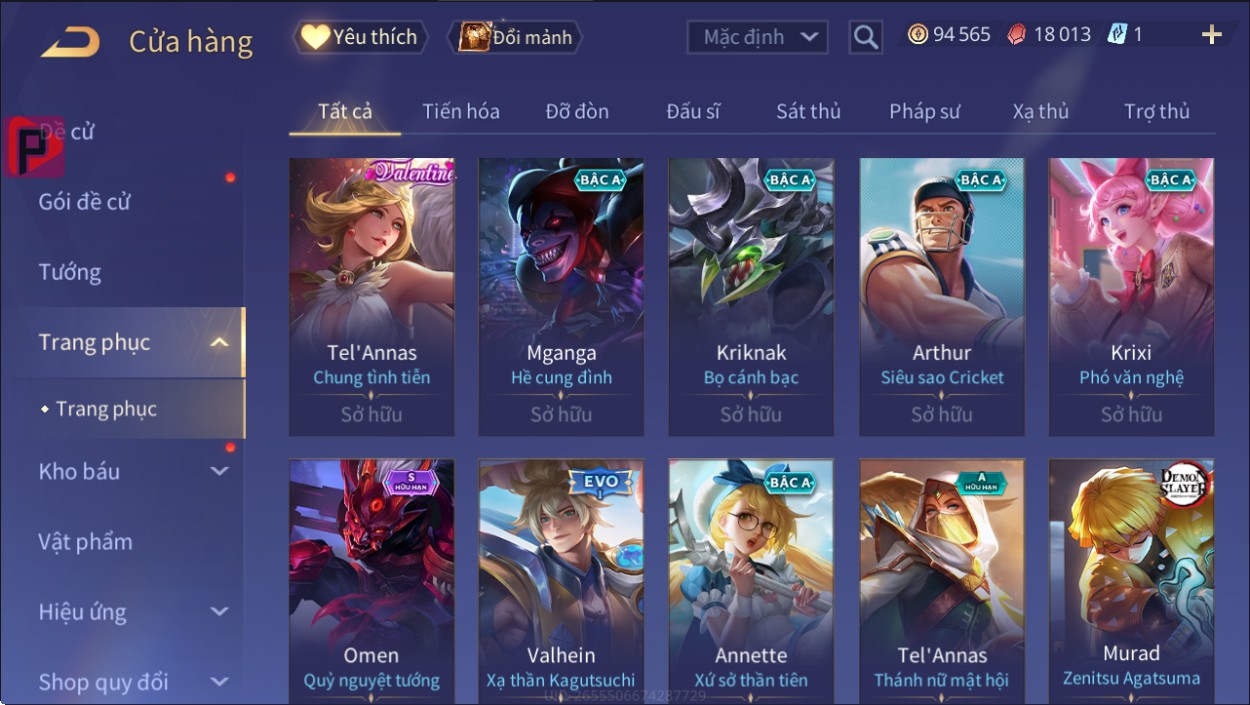
Task: Go back using the return arrow
Action: 70,42
